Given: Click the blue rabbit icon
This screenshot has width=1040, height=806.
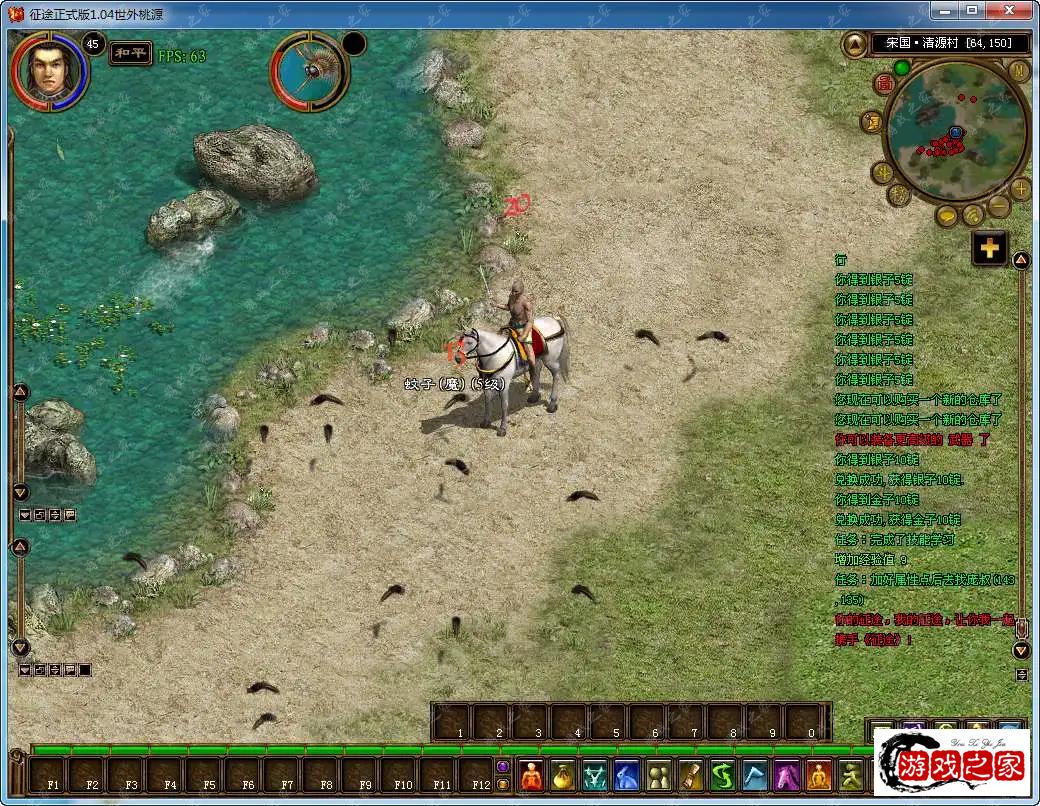Looking at the screenshot, I should coord(627,776).
